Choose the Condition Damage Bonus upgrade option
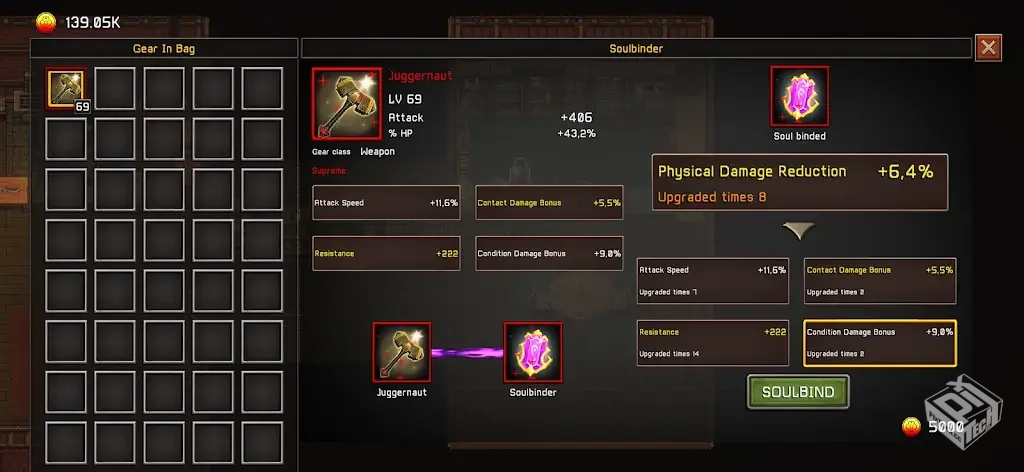 coord(880,342)
